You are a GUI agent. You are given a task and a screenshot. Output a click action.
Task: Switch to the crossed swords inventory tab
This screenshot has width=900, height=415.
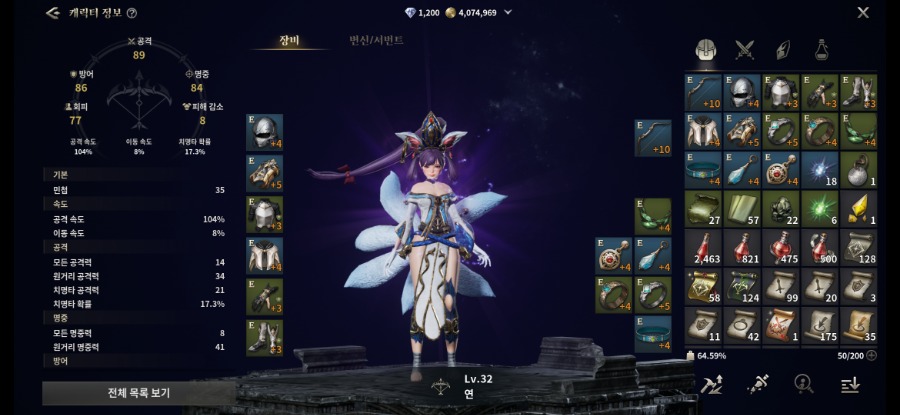(744, 49)
